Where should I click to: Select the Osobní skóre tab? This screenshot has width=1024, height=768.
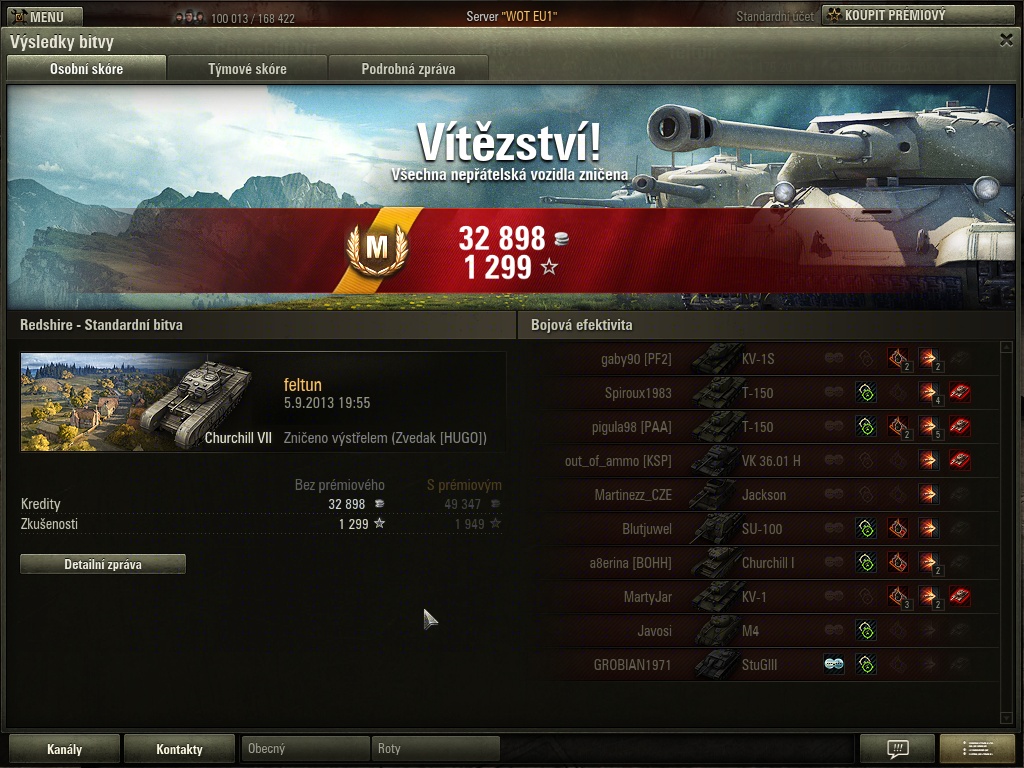click(x=86, y=69)
